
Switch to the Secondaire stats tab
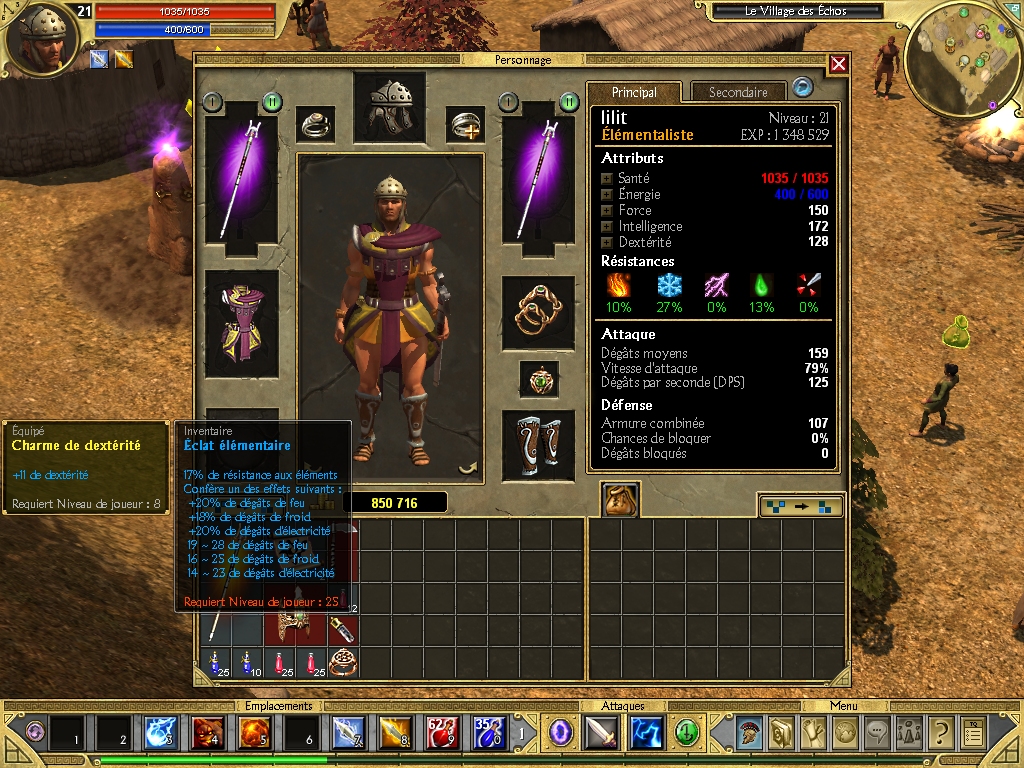tap(738, 92)
